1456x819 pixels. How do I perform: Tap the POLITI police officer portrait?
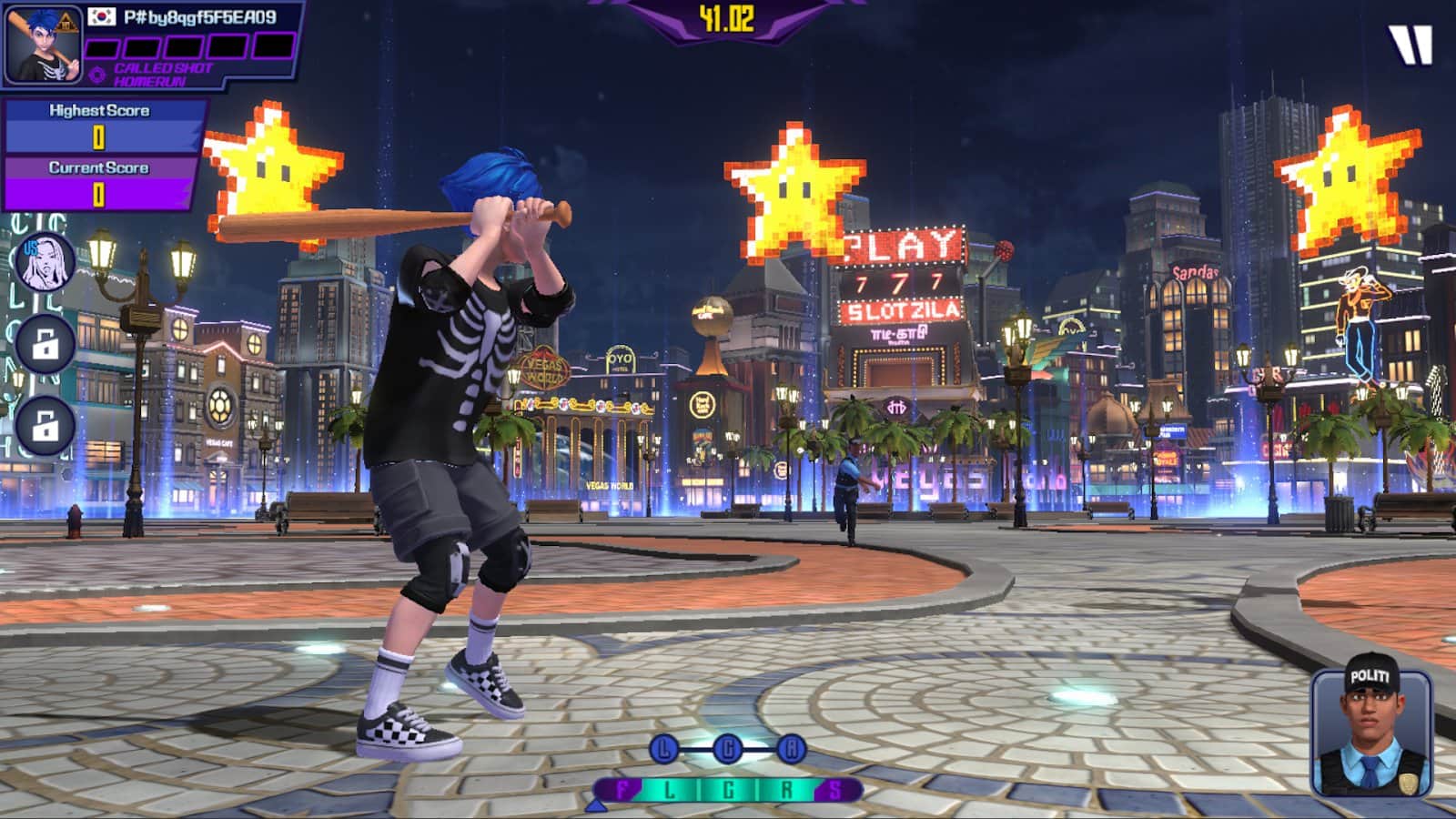coord(1370,735)
